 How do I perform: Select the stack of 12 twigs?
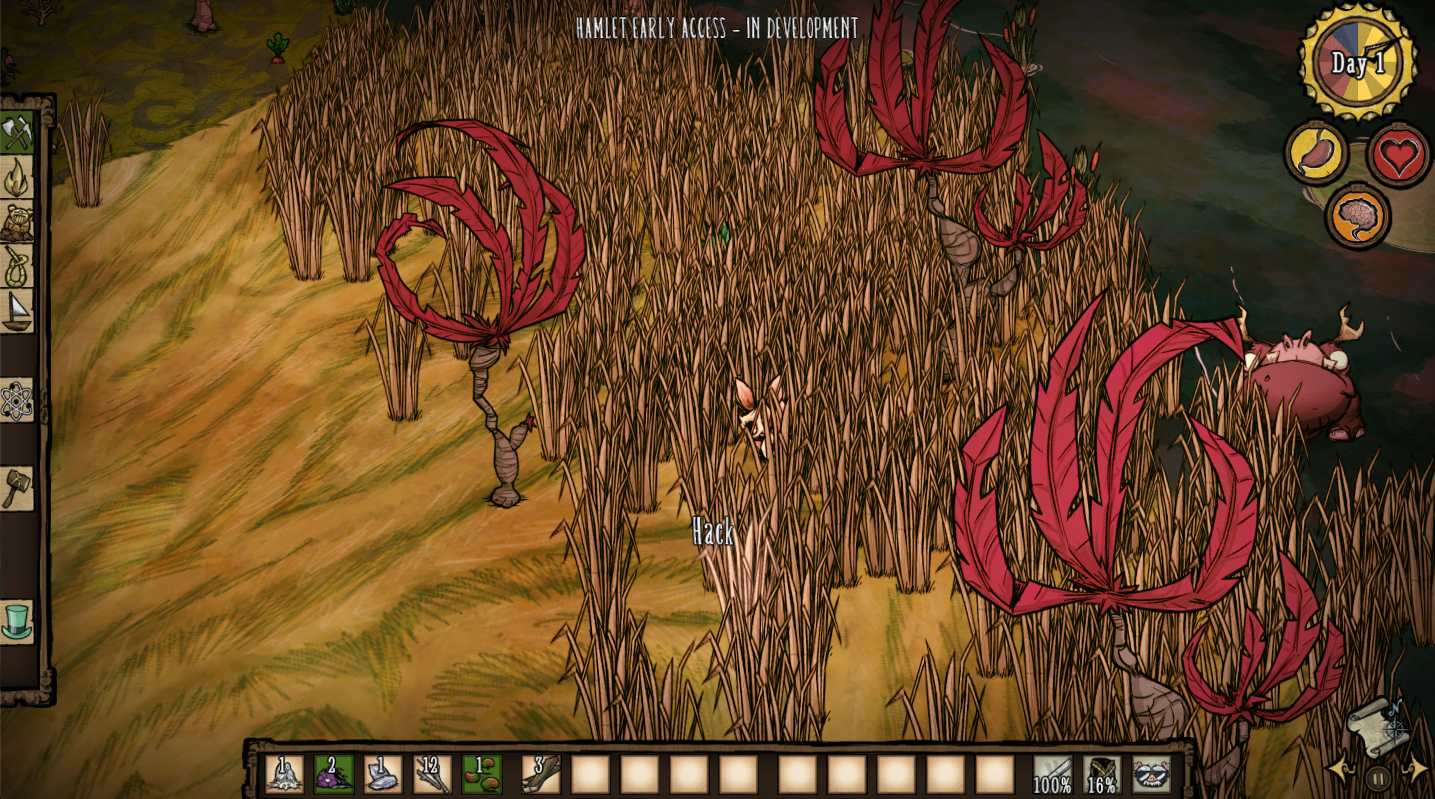point(433,774)
